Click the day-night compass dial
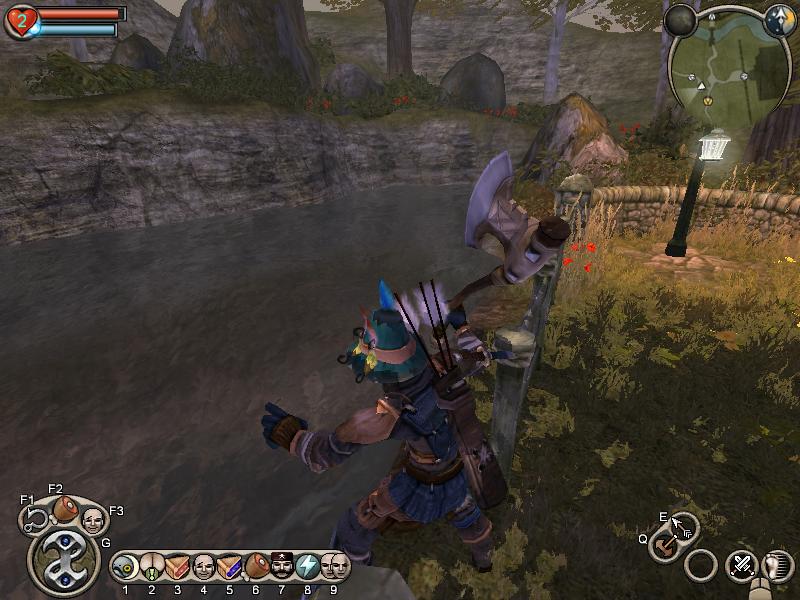Image resolution: width=800 pixels, height=600 pixels. [779, 20]
